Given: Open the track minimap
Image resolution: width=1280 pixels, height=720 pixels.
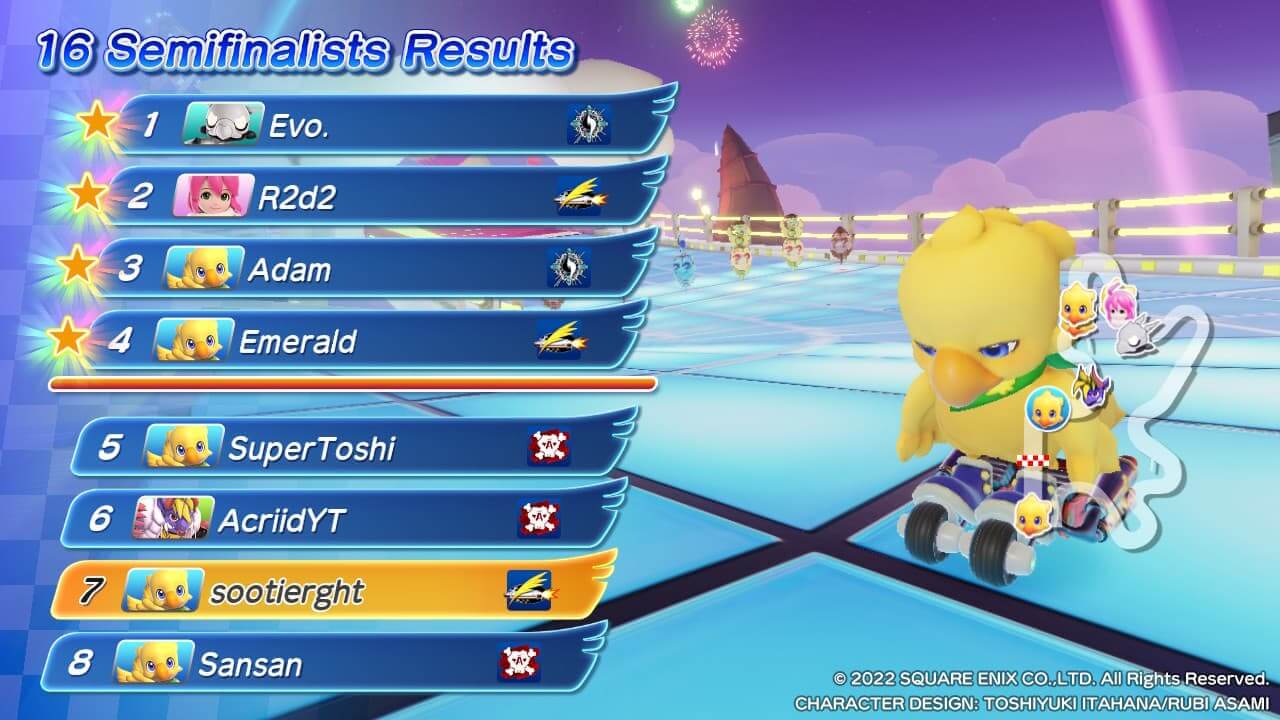Looking at the screenshot, I should (x=1130, y=400).
